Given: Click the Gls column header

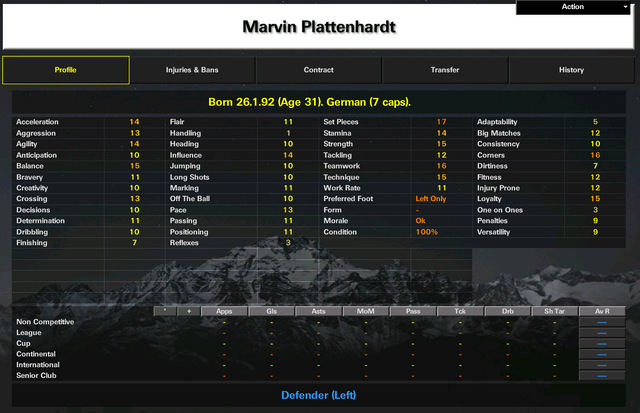Looking at the screenshot, I should click(271, 312).
